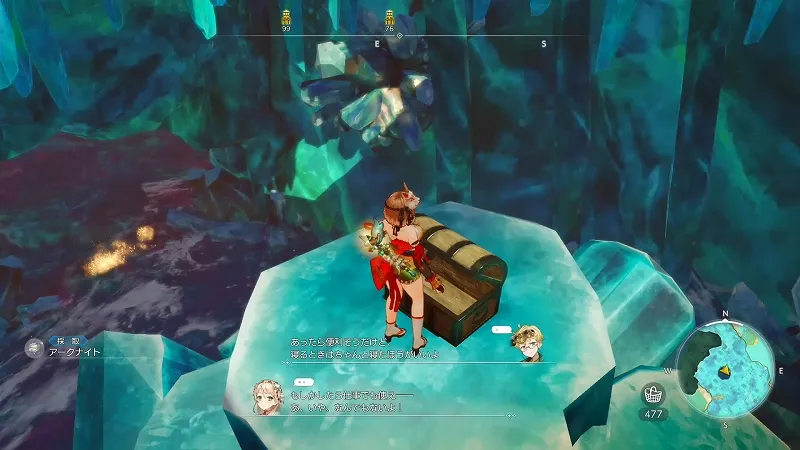Click the flower-haired girl's dialogue portrait
The height and width of the screenshot is (450, 800).
pos(268,397)
